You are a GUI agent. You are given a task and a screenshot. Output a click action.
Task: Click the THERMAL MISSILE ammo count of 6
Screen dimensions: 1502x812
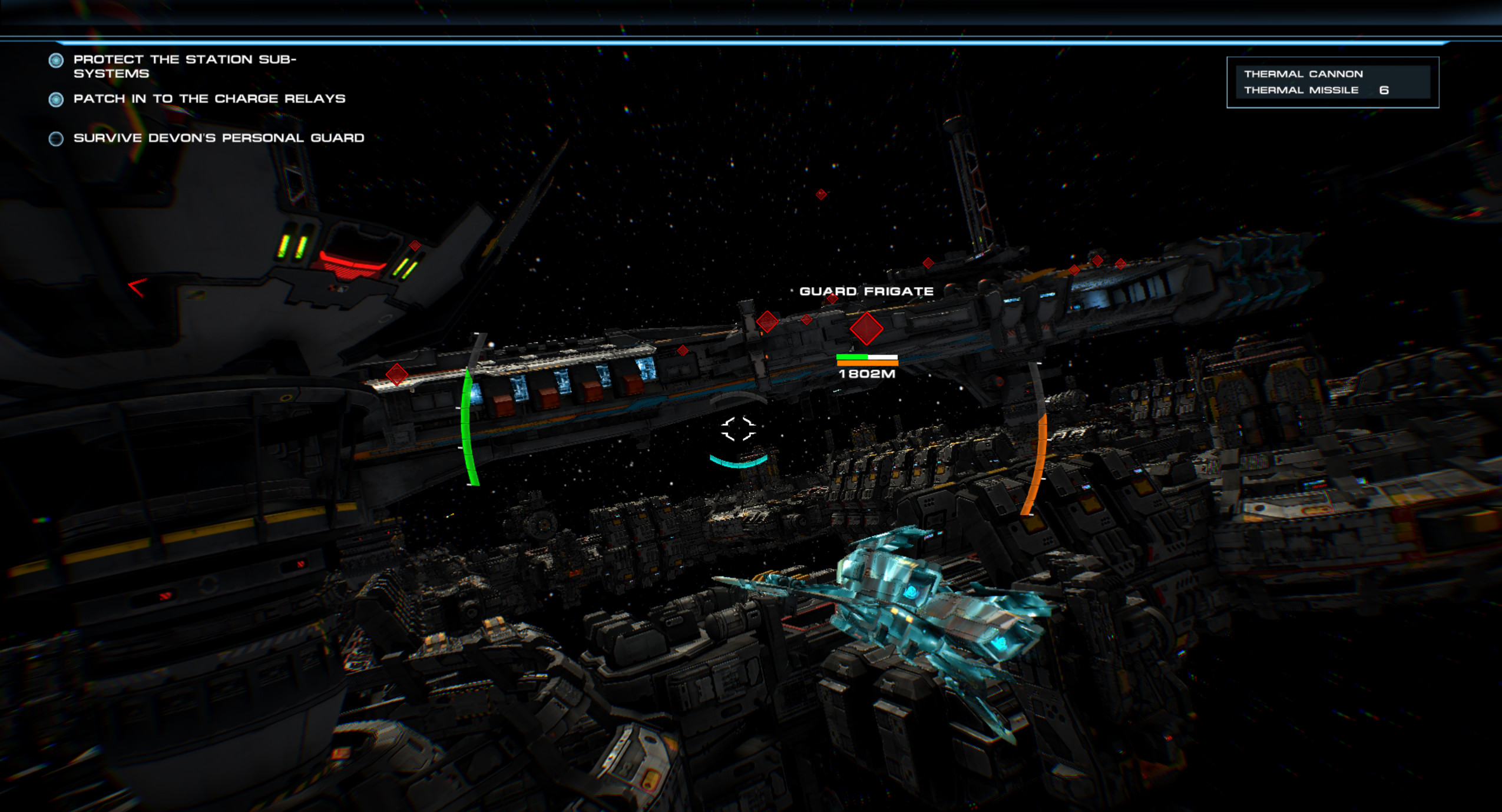pos(1385,90)
